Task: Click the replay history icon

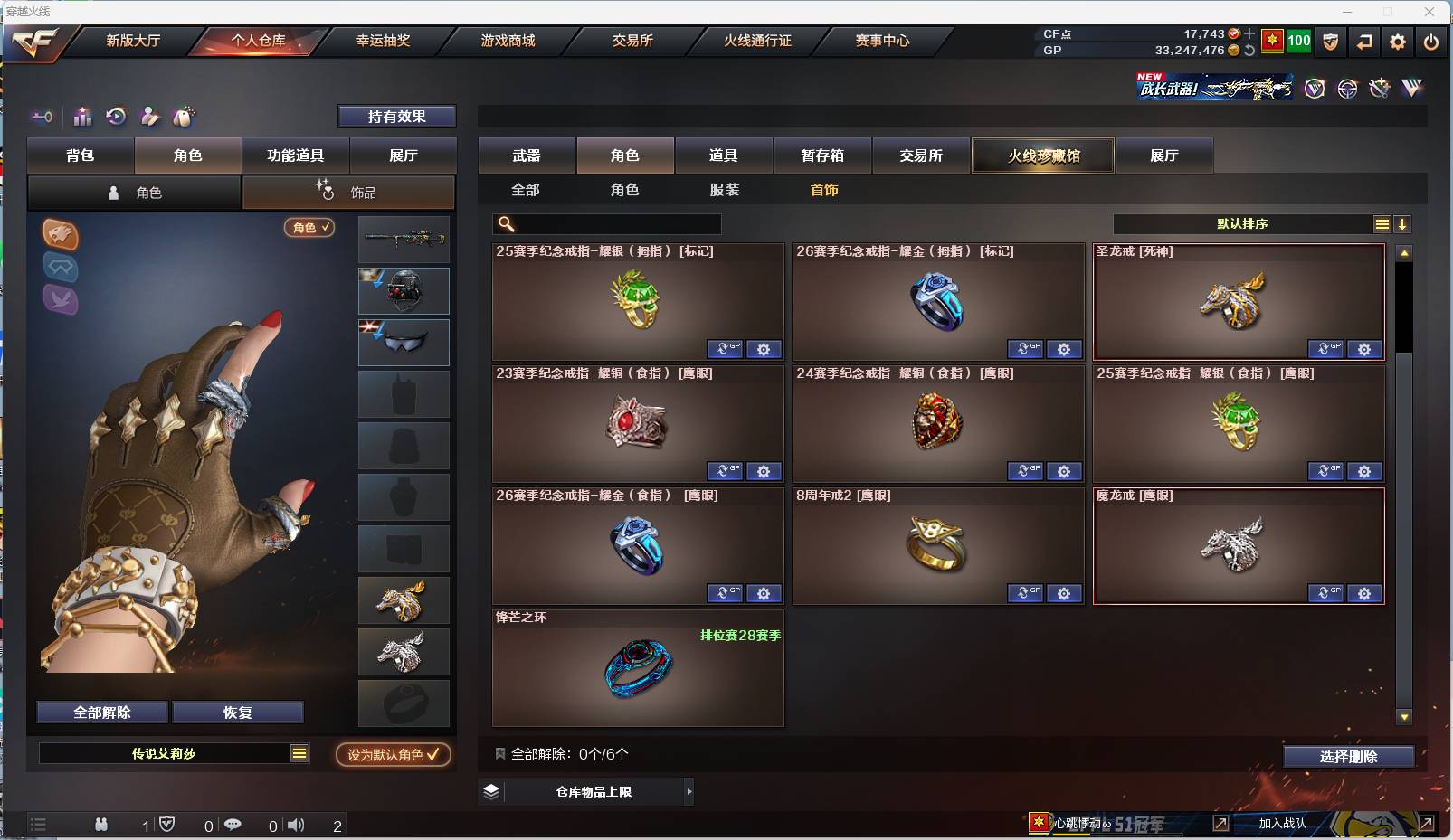Action: (115, 116)
